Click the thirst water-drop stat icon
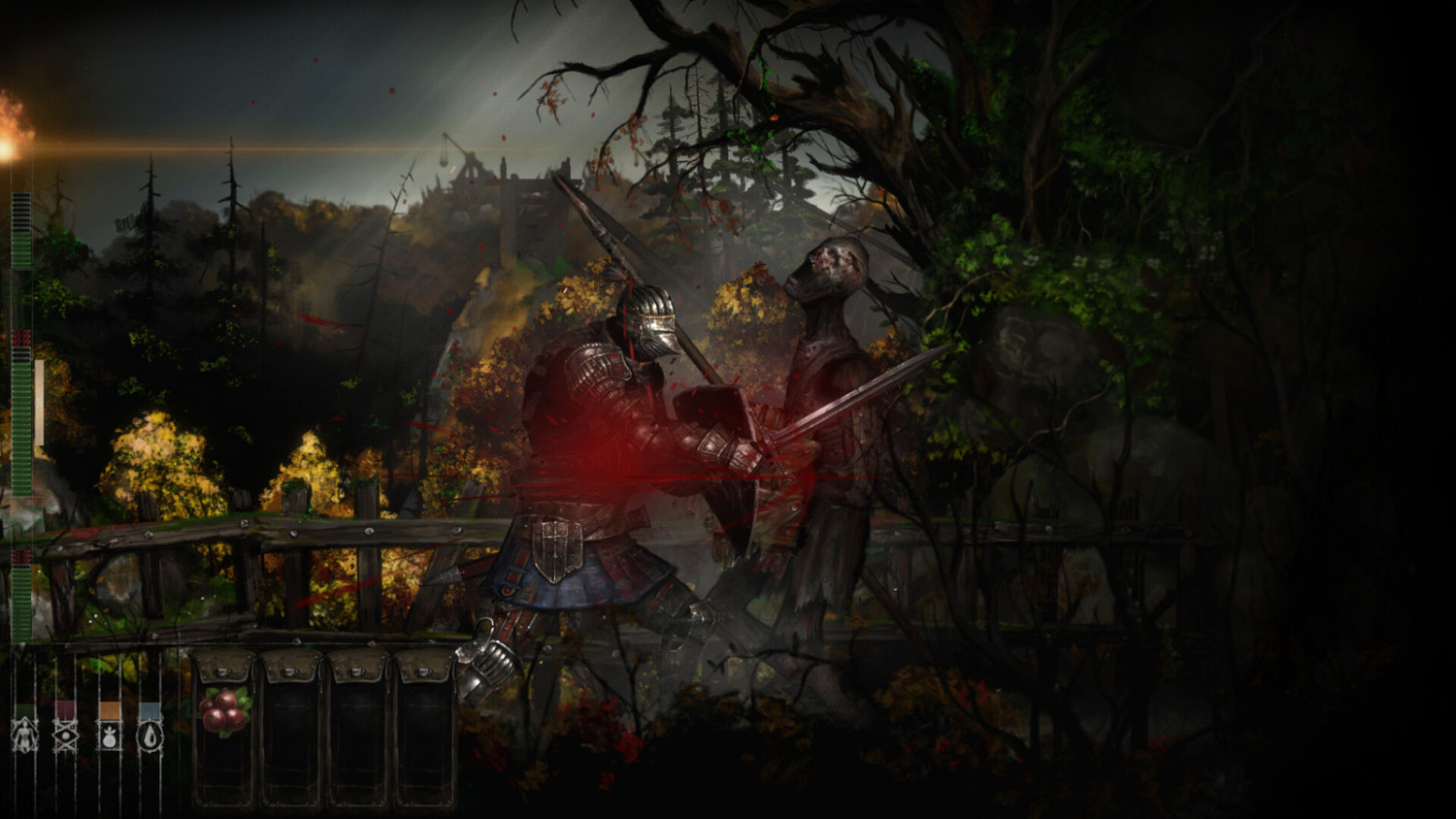Image resolution: width=1456 pixels, height=819 pixels. pos(149,735)
